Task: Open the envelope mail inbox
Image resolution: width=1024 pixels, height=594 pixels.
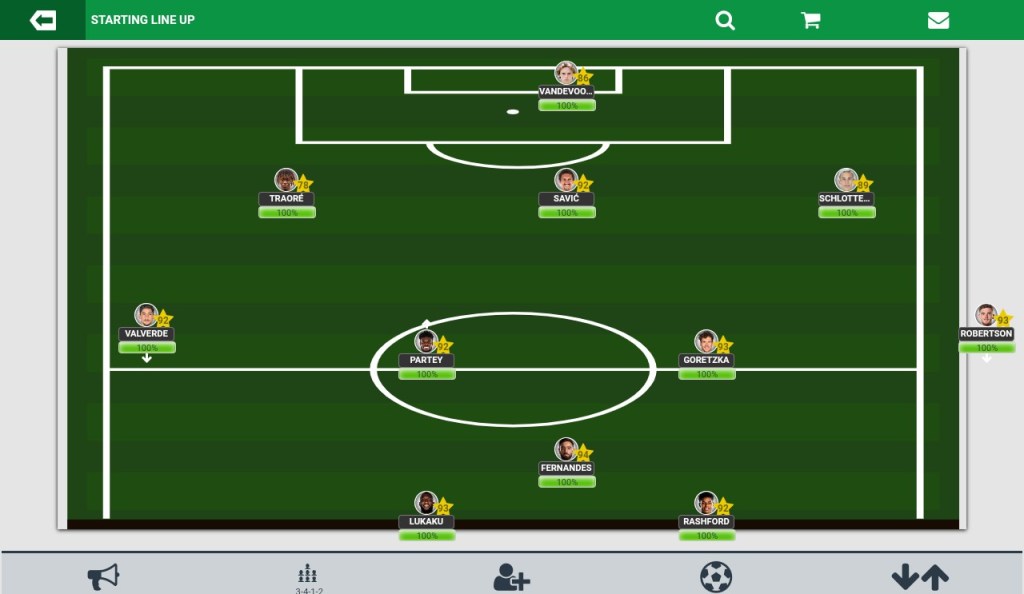Action: (x=938, y=20)
